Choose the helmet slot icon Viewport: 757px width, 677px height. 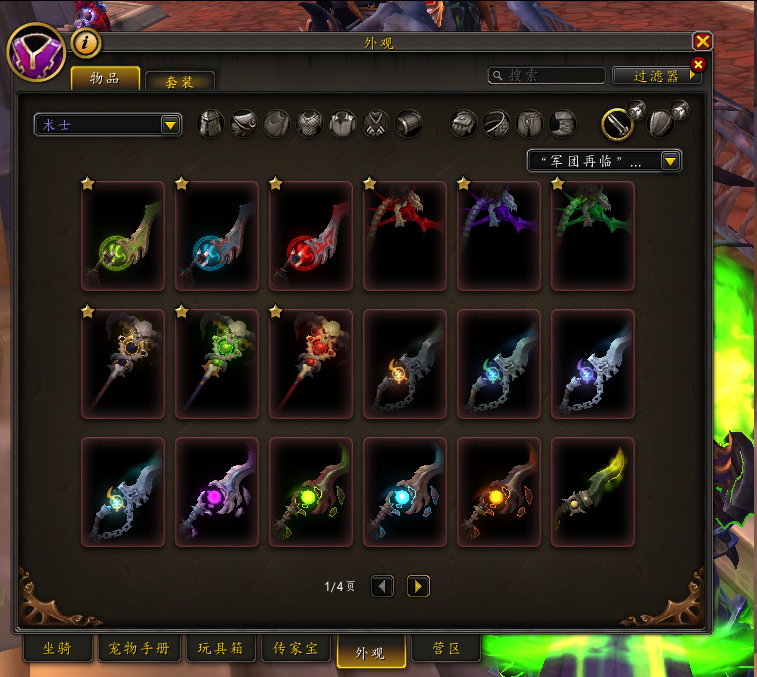tap(211, 124)
